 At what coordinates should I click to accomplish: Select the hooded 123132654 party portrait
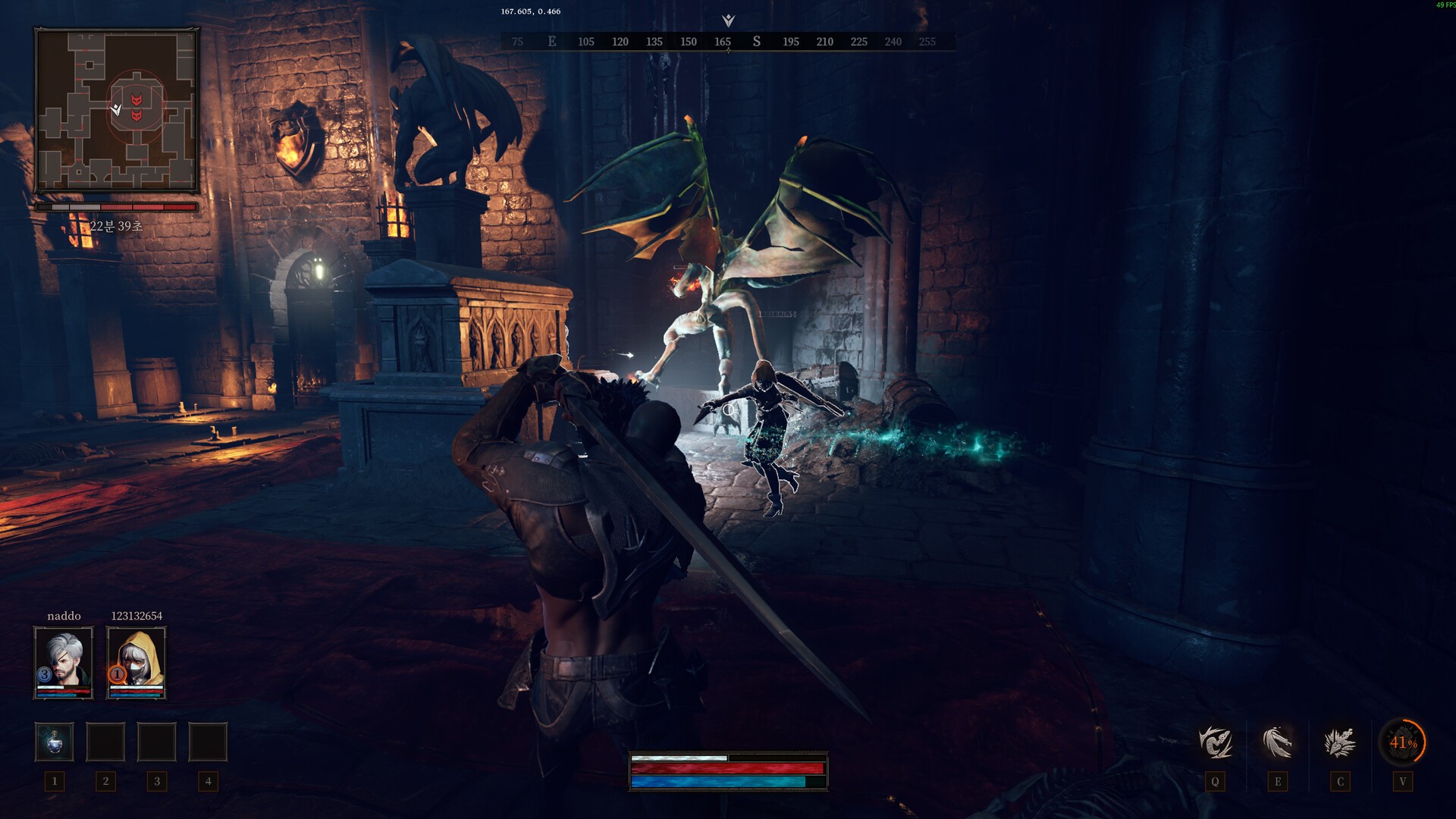click(136, 661)
